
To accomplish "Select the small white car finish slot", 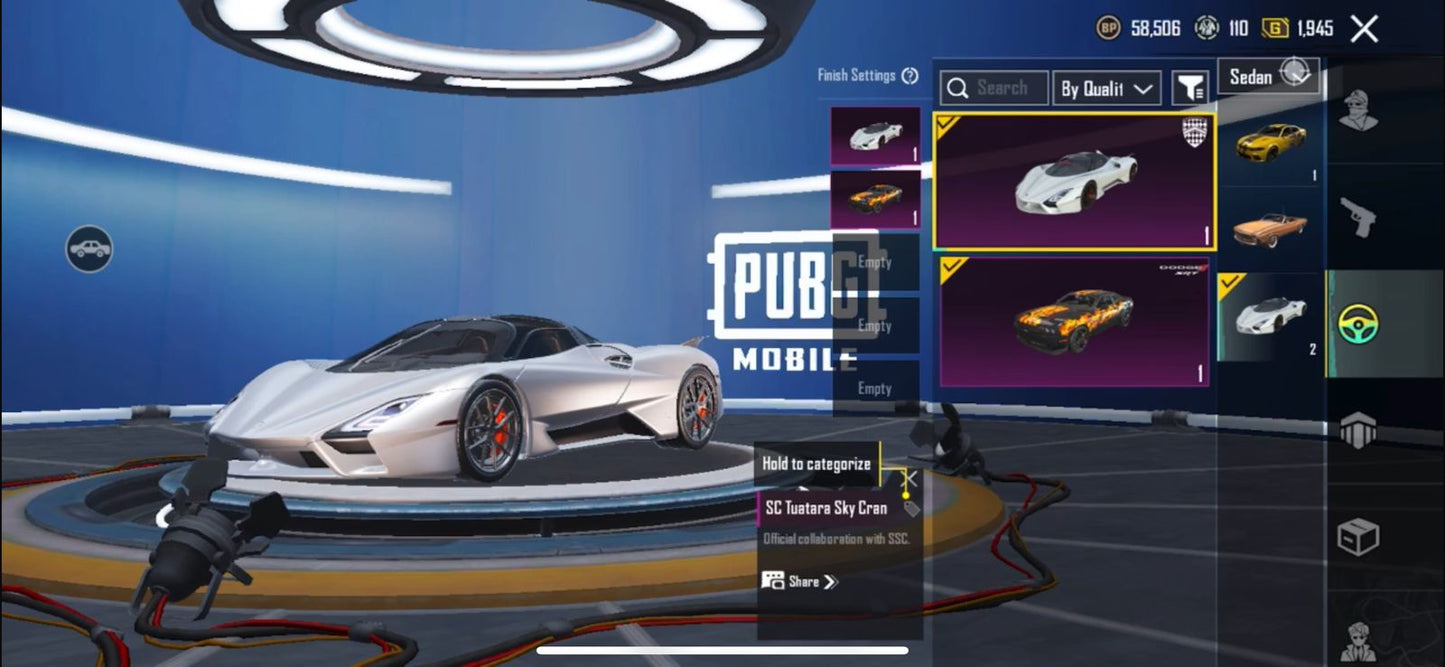I will click(875, 136).
